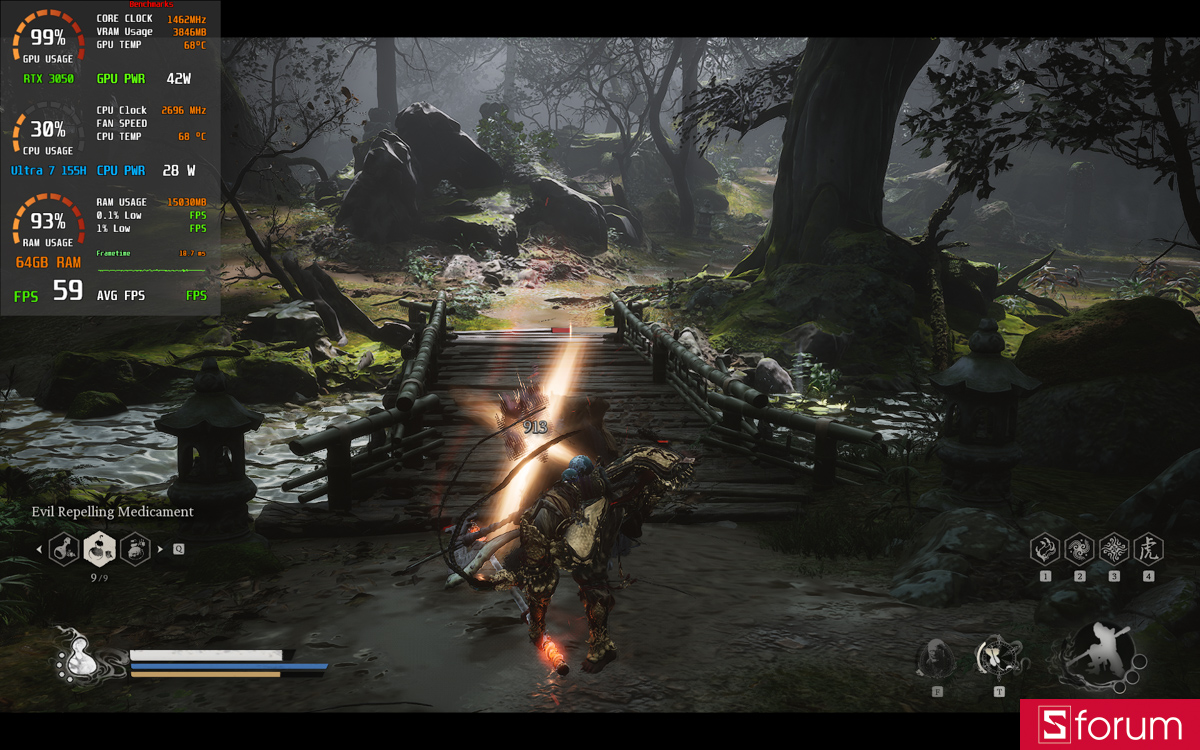This screenshot has width=1200, height=750.
Task: Pick the round pot item right of the medicament
Action: click(x=135, y=548)
